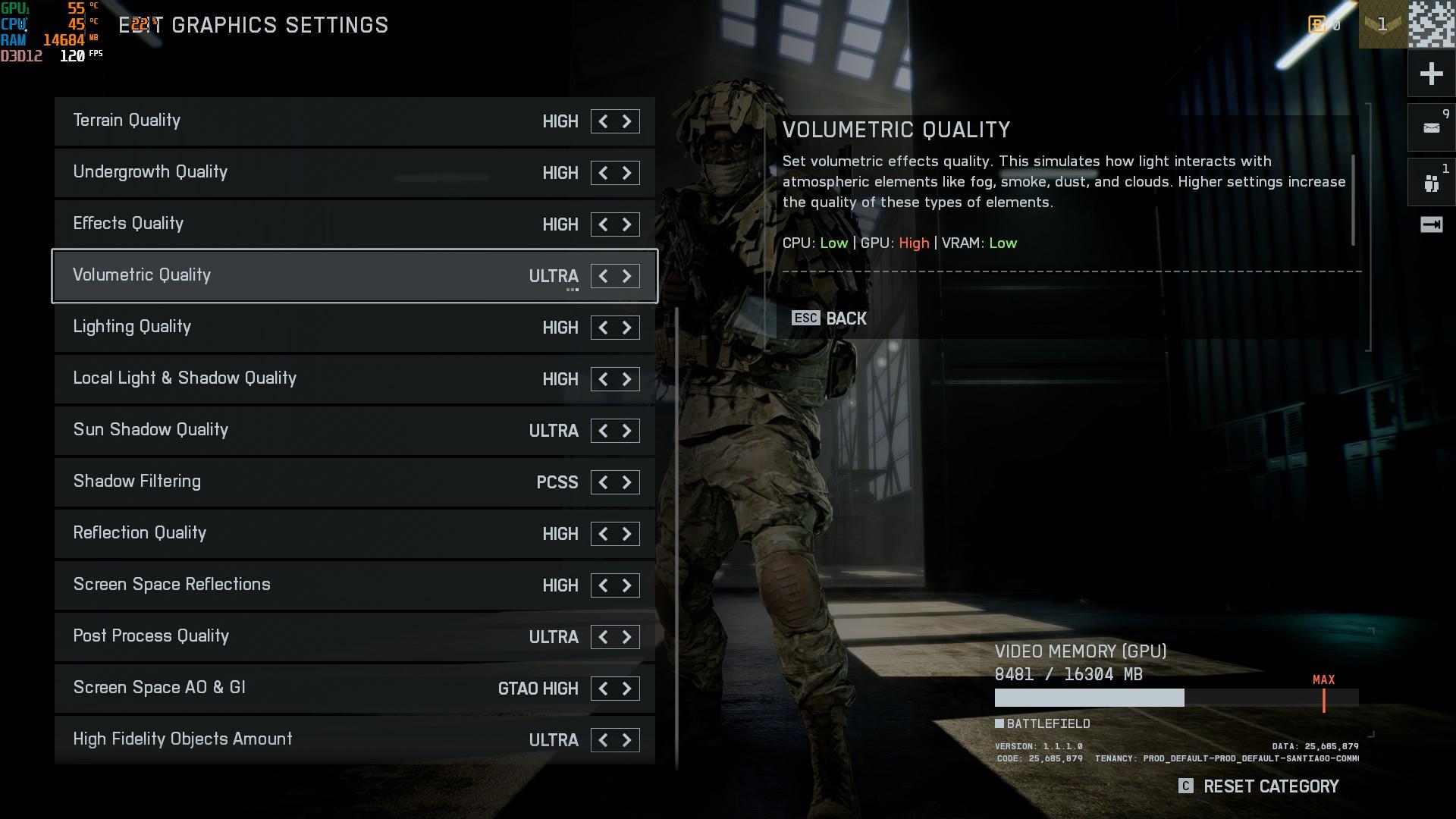This screenshot has width=1456, height=819.
Task: Change Shadow Filtering with right arrow
Action: point(627,482)
